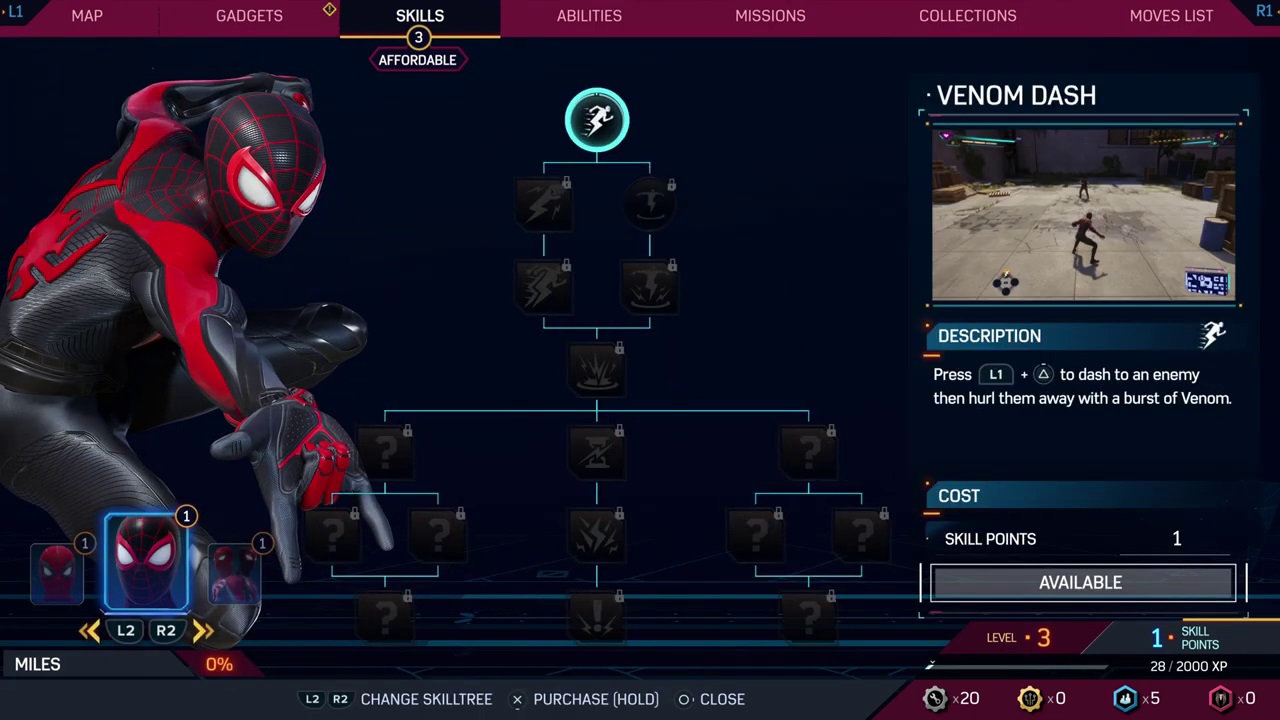The height and width of the screenshot is (720, 1280).
Task: Click the currency icon showing x20
Action: (934, 698)
